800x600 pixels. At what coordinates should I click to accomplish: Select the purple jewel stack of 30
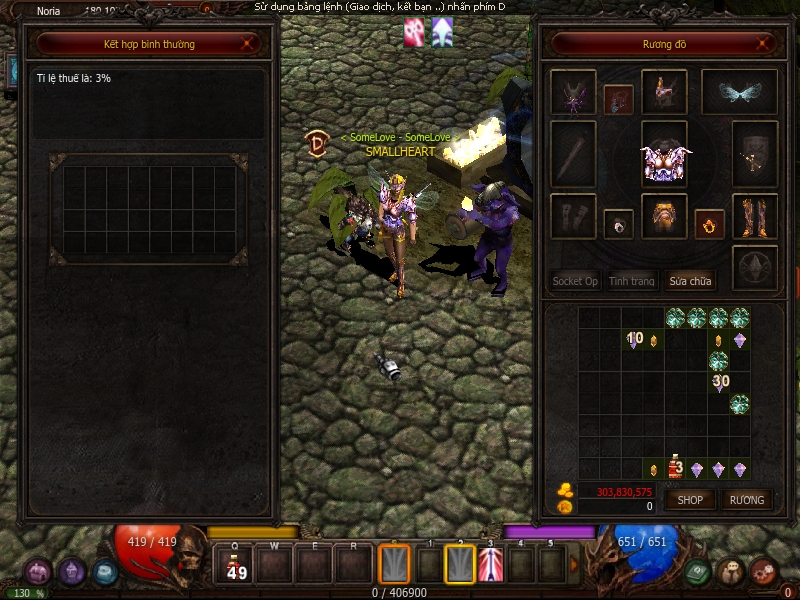tap(719, 383)
